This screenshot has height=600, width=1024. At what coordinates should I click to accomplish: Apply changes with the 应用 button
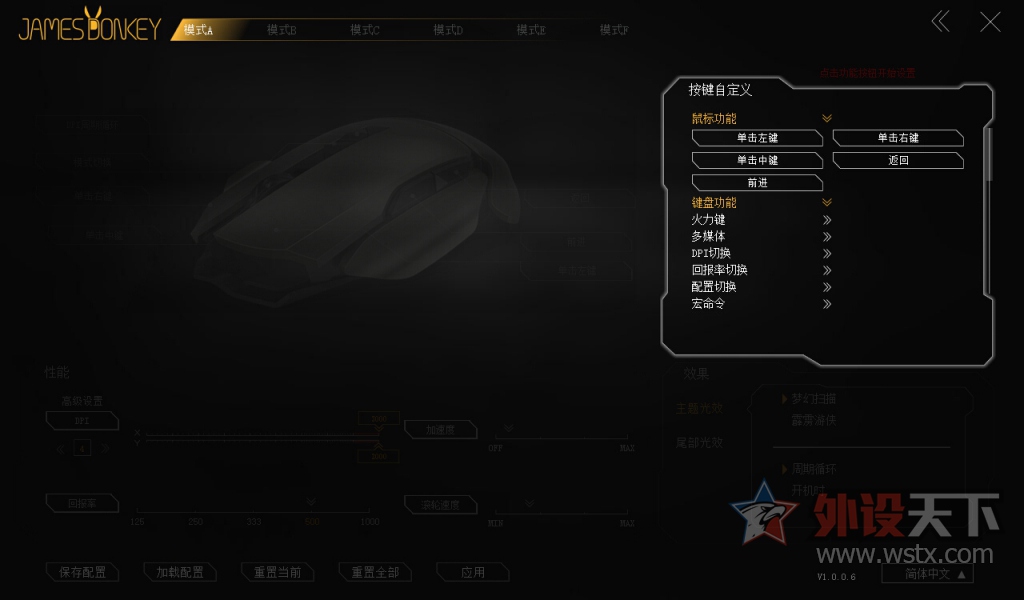[x=473, y=573]
